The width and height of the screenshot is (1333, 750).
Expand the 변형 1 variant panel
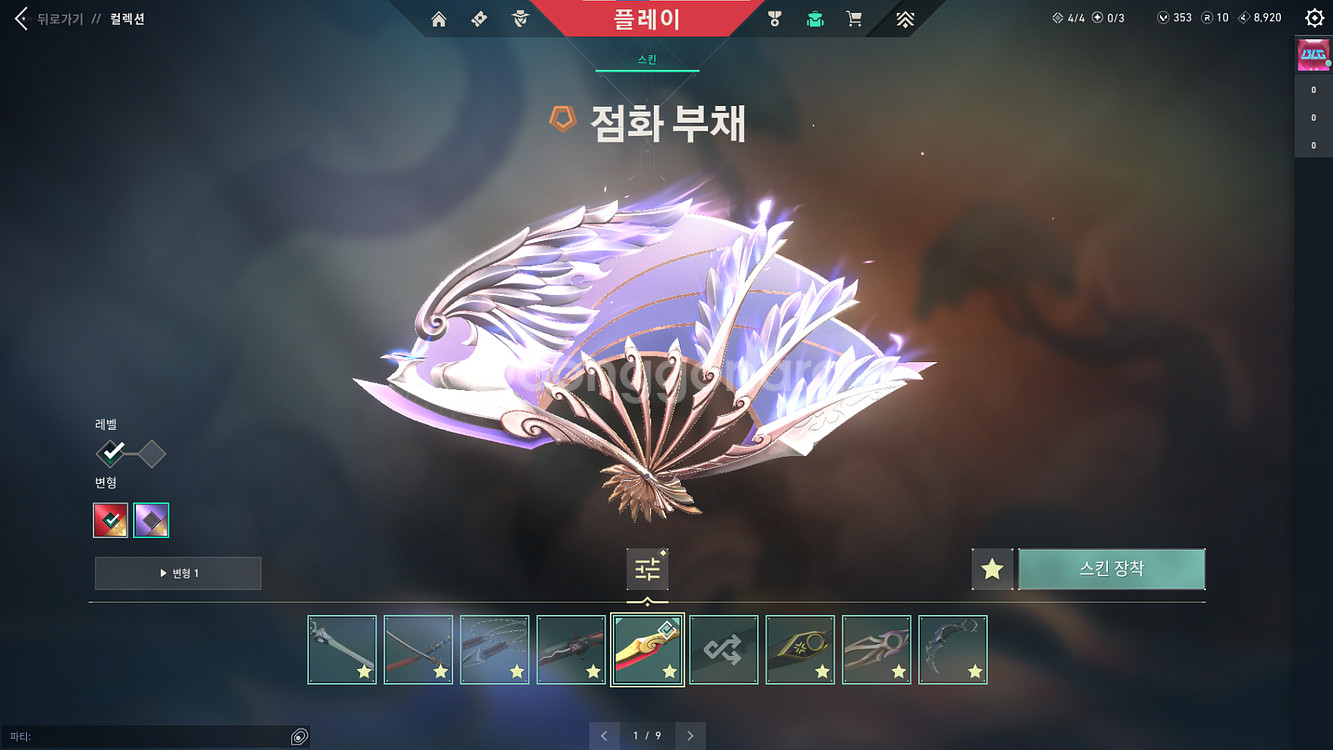pos(178,573)
